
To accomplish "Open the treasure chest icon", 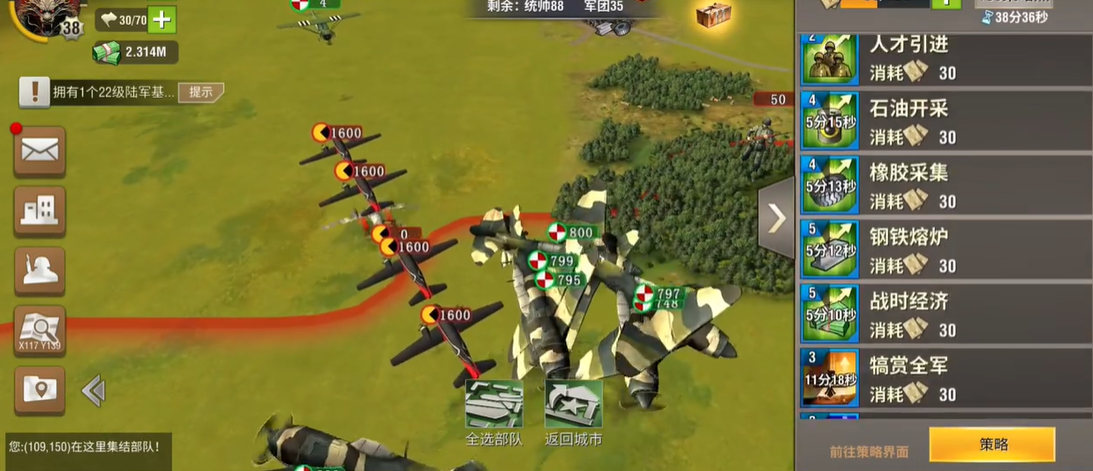I will [713, 14].
